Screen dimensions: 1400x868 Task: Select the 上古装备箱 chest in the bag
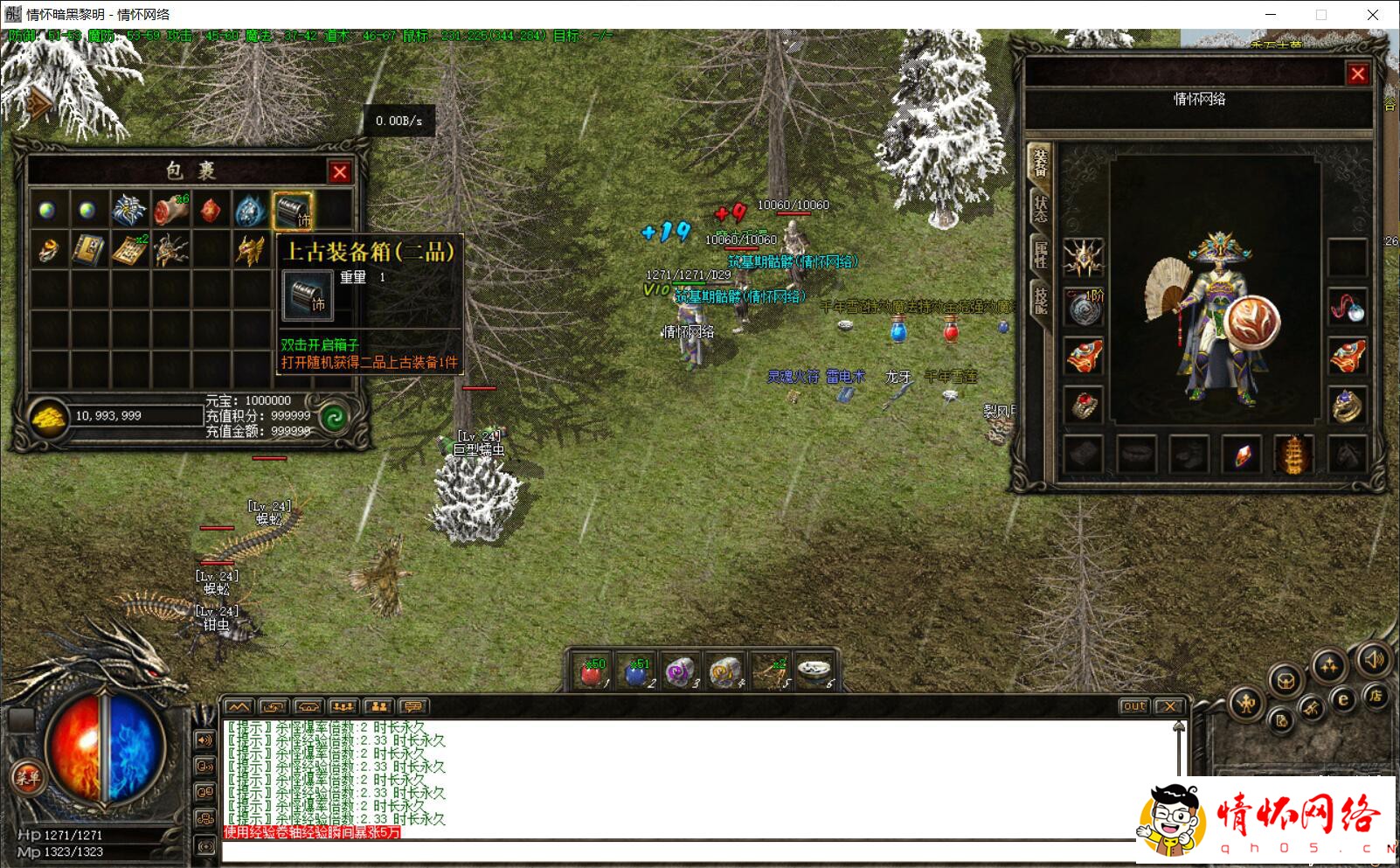coord(292,210)
